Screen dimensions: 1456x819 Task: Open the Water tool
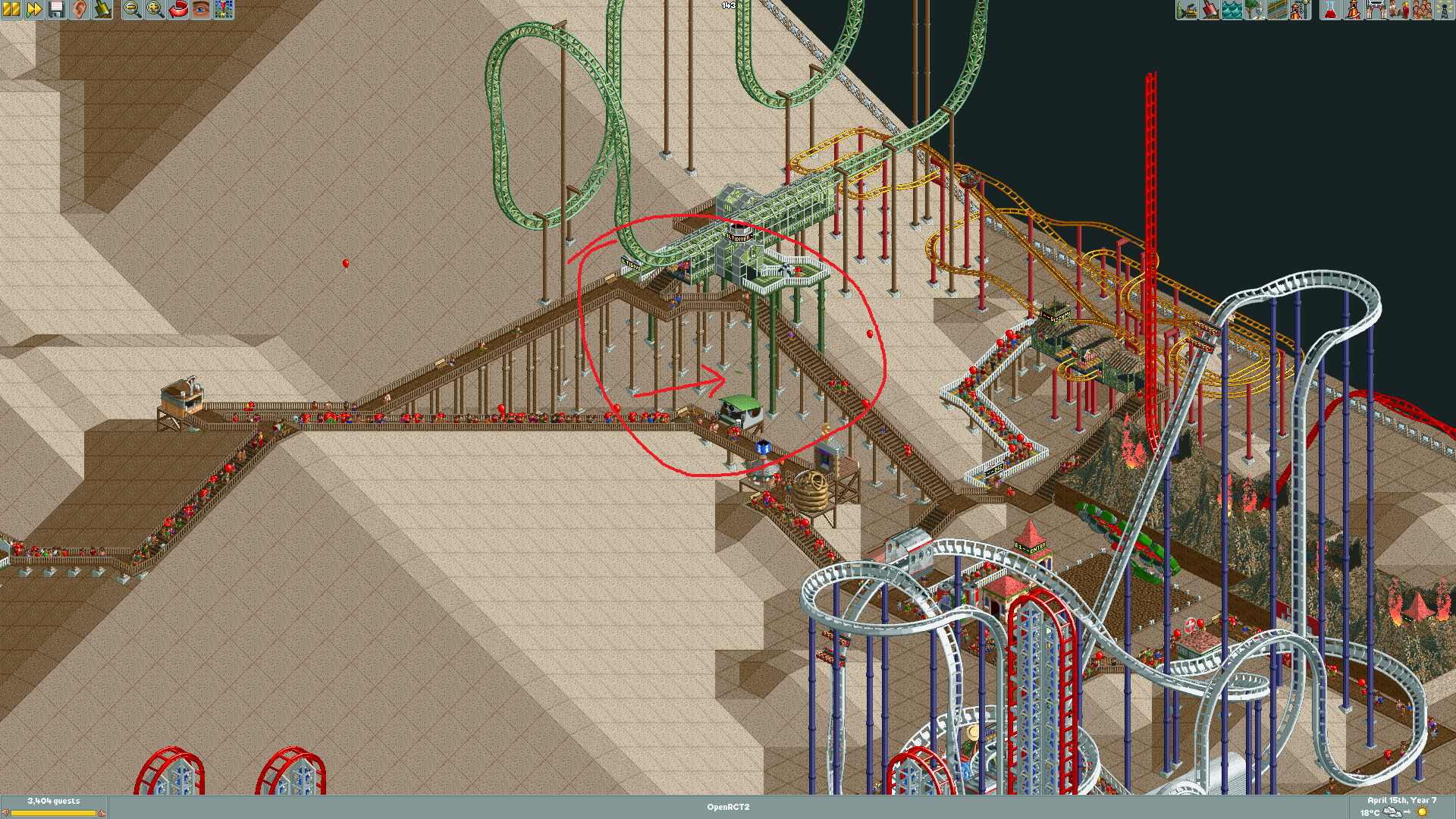coord(1231,10)
